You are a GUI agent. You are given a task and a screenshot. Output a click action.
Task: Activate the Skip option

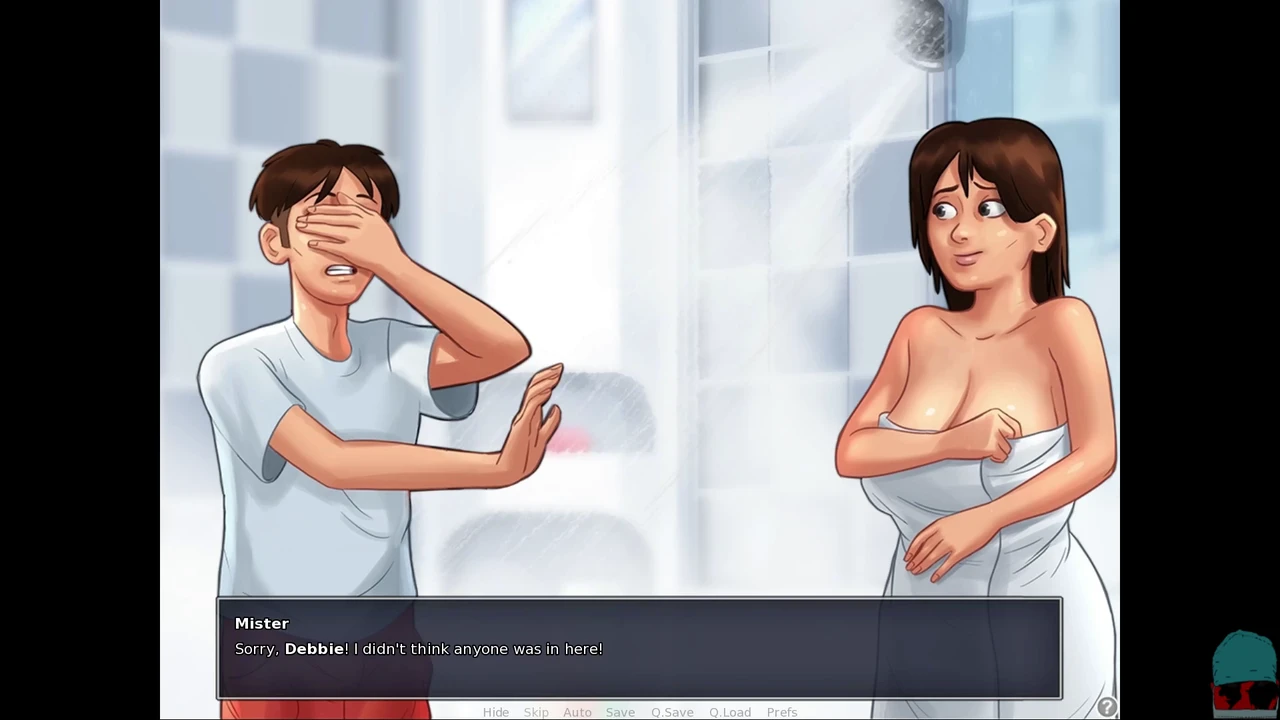[536, 712]
